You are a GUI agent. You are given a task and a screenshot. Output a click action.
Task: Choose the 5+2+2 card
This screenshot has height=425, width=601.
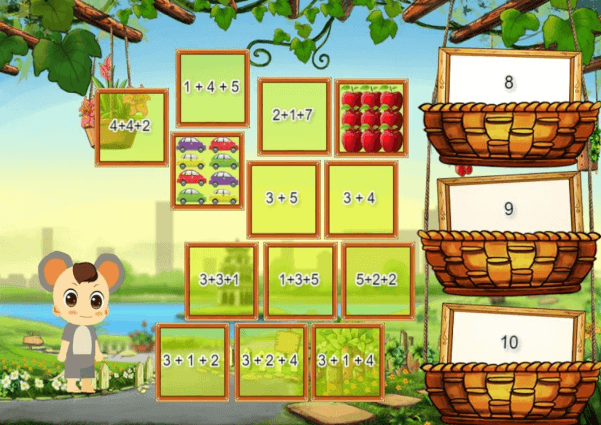pos(378,279)
